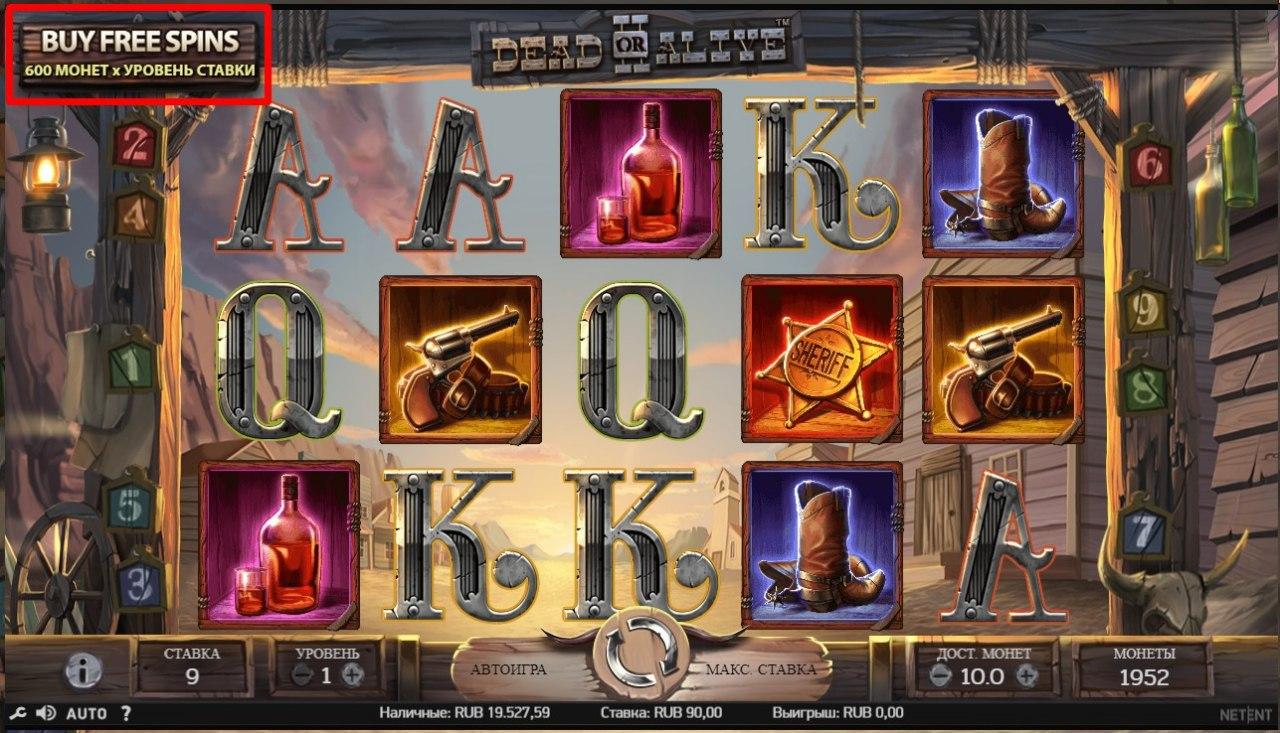Open game help with the question mark
The height and width of the screenshot is (733, 1280).
point(126,714)
